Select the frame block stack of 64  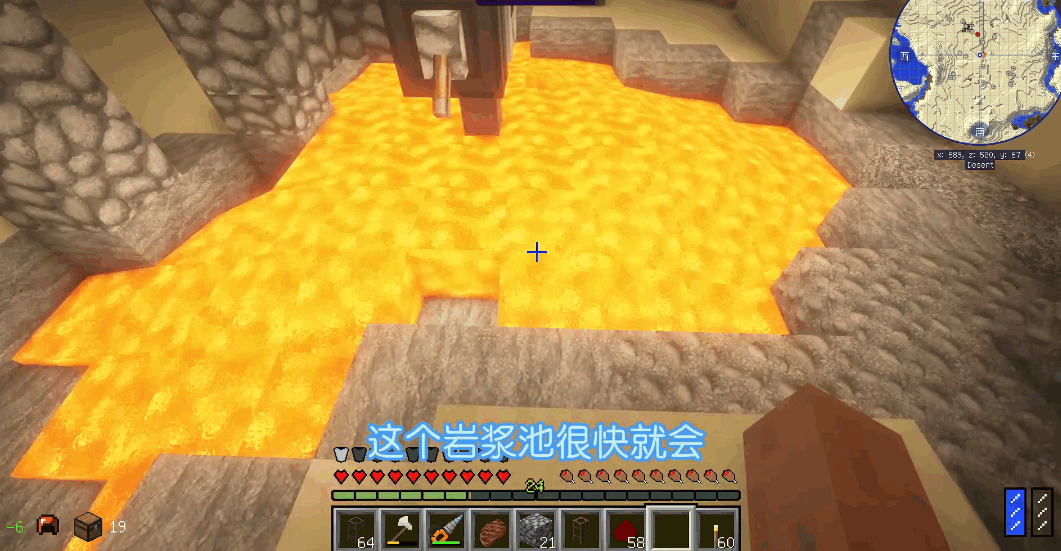354,529
